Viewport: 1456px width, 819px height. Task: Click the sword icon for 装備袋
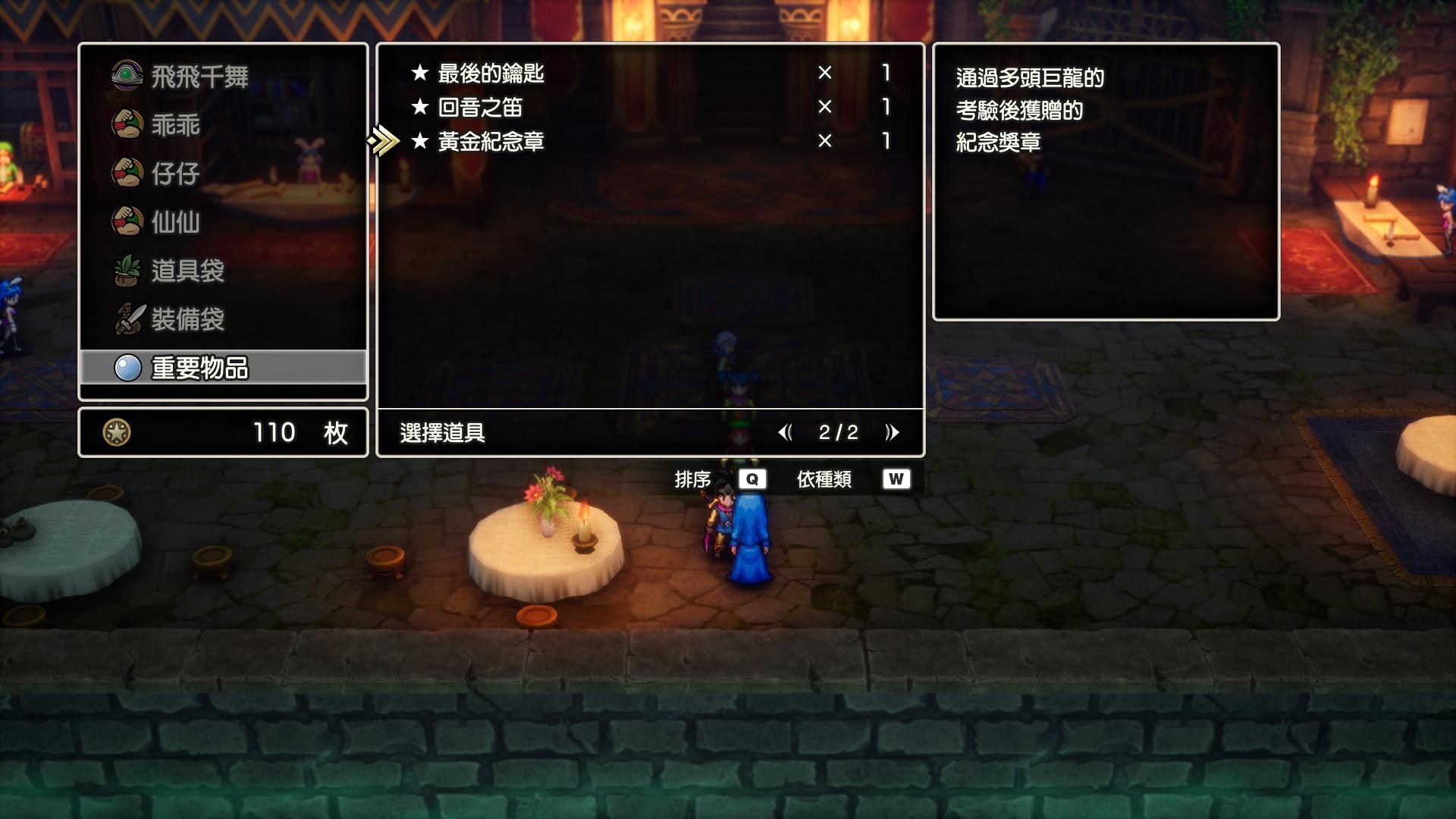[127, 320]
